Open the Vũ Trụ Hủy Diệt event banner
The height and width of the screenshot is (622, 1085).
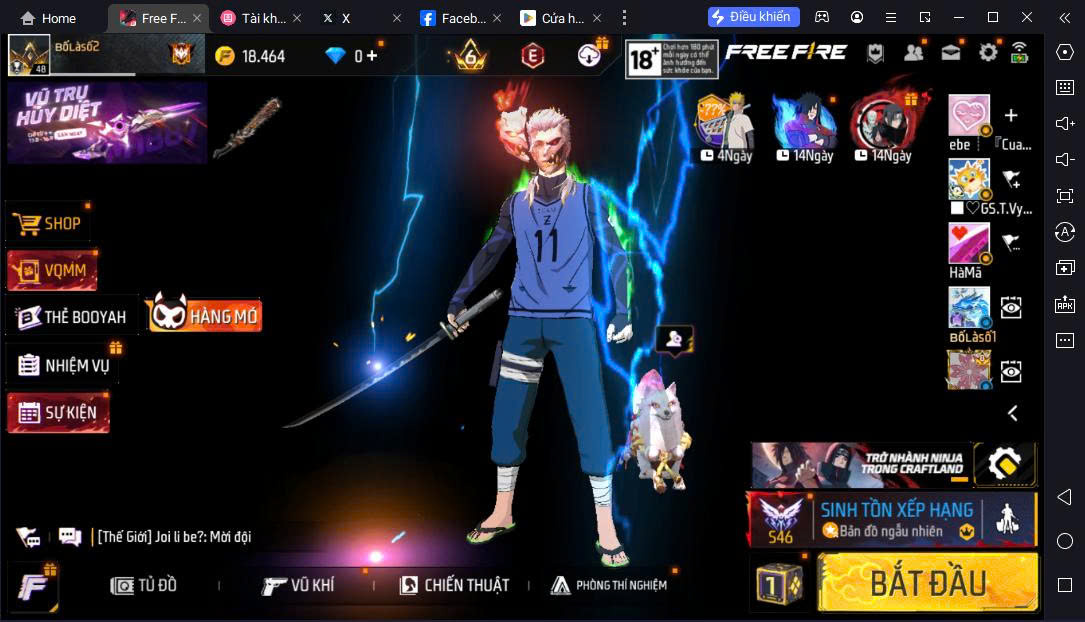107,123
